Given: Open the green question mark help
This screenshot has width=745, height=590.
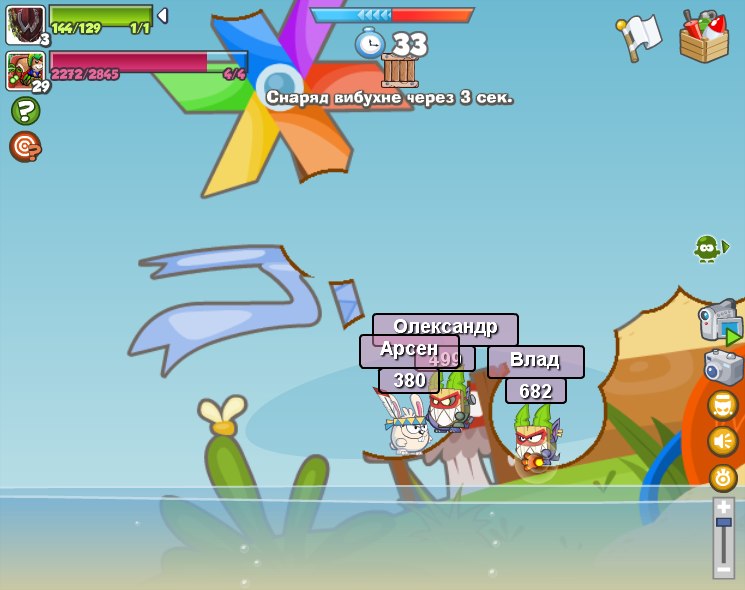Looking at the screenshot, I should pyautogui.click(x=25, y=111).
